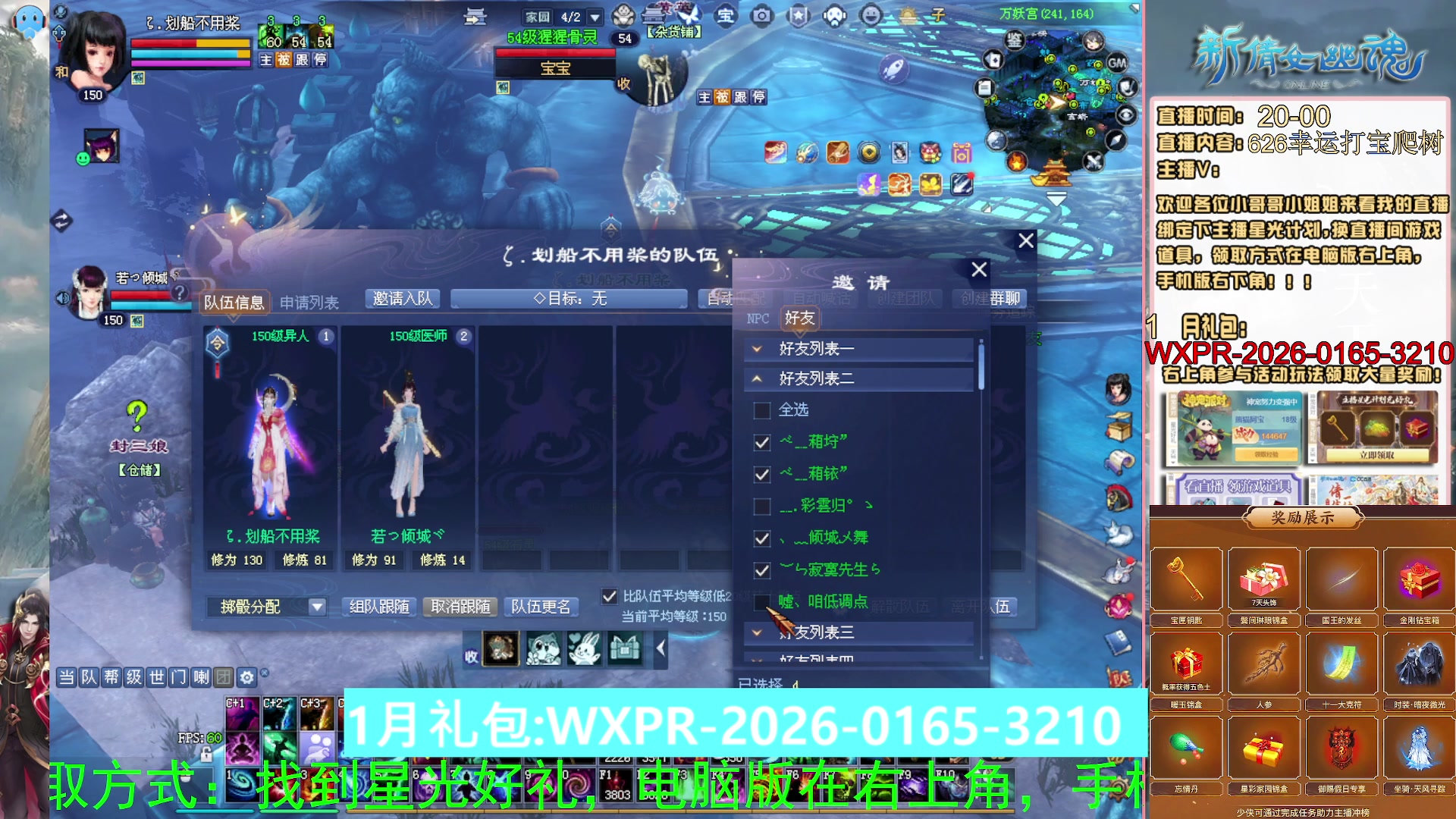The image size is (1456, 819).
Task: Open the camera screenshot tool in the top toolbar
Action: point(761,16)
